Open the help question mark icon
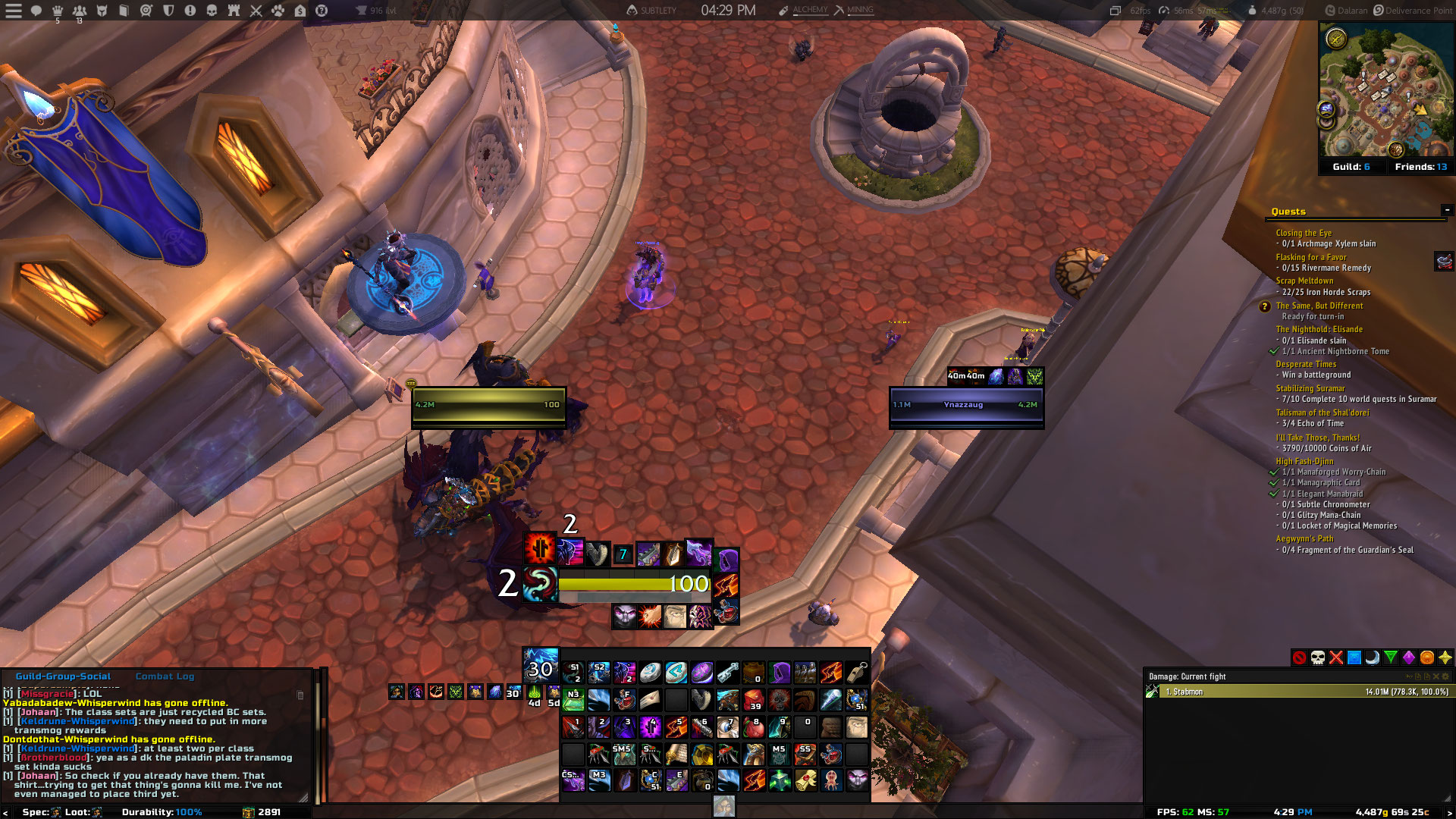Screen dimensions: 1456x819 coord(322,11)
